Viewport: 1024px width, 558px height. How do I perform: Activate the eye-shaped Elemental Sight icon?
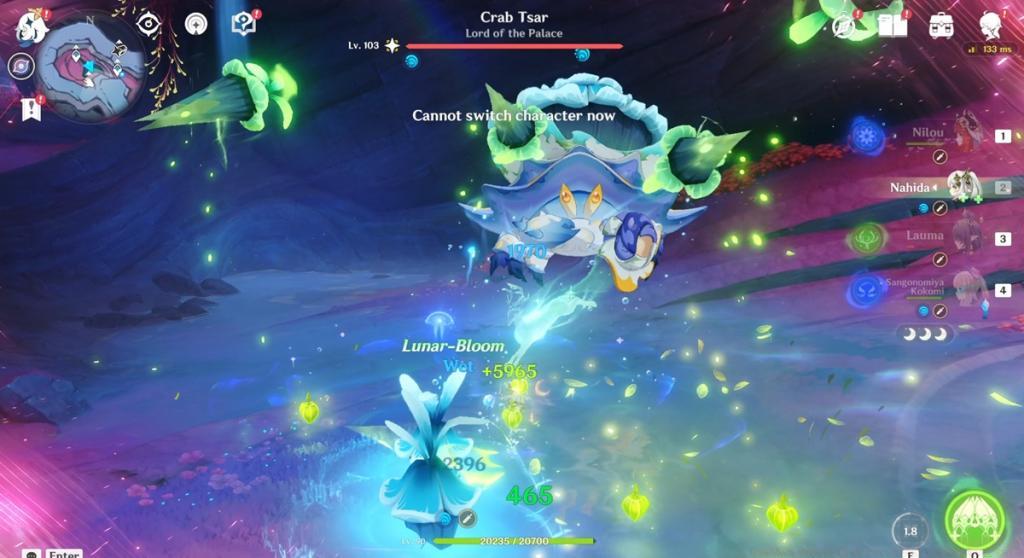148,24
